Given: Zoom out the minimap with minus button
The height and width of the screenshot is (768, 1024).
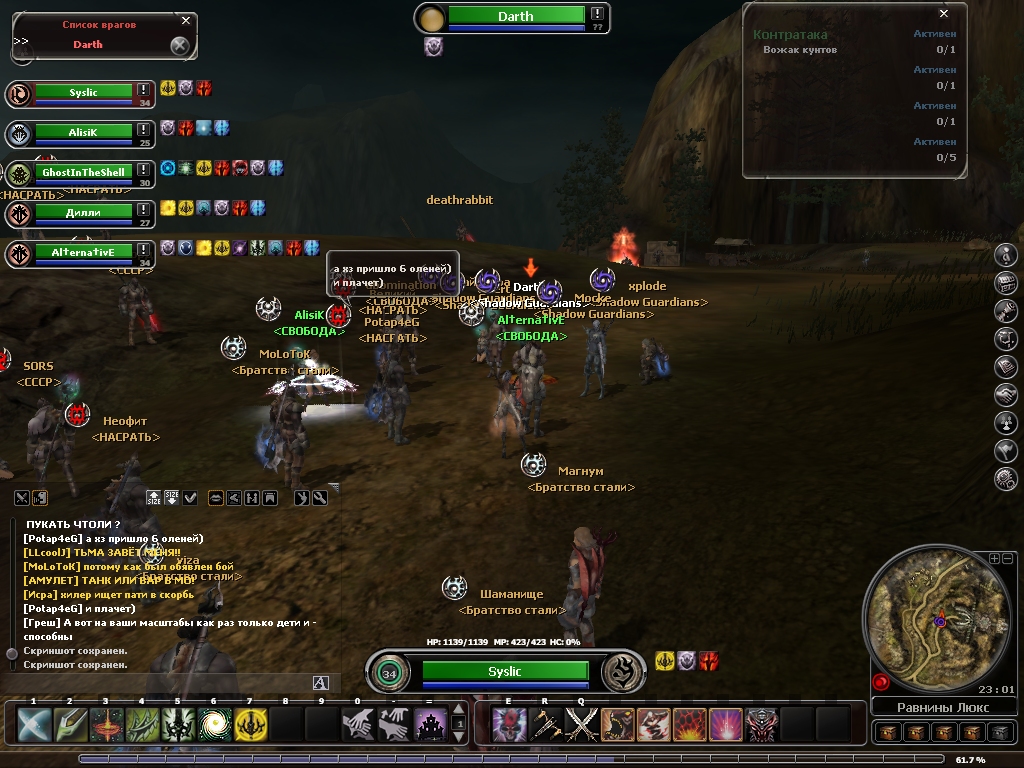Looking at the screenshot, I should [x=1007, y=558].
